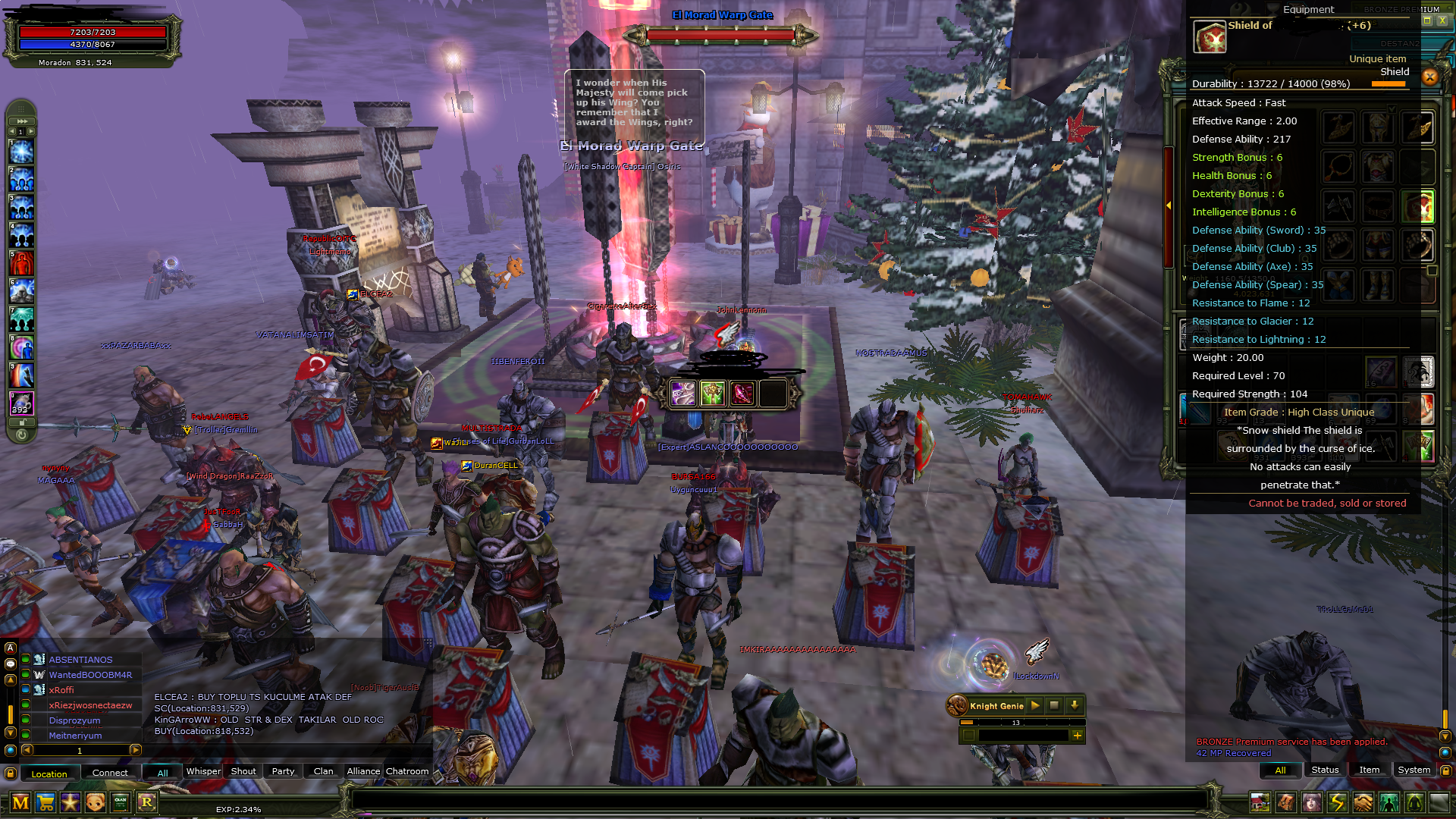Filter the info log by Item
The height and width of the screenshot is (819, 1456).
[x=1370, y=770]
